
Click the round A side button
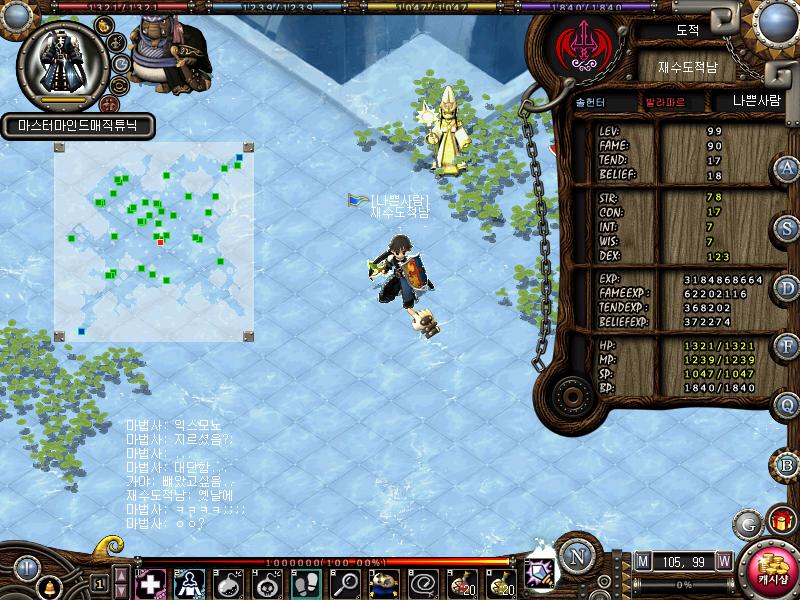[787, 169]
